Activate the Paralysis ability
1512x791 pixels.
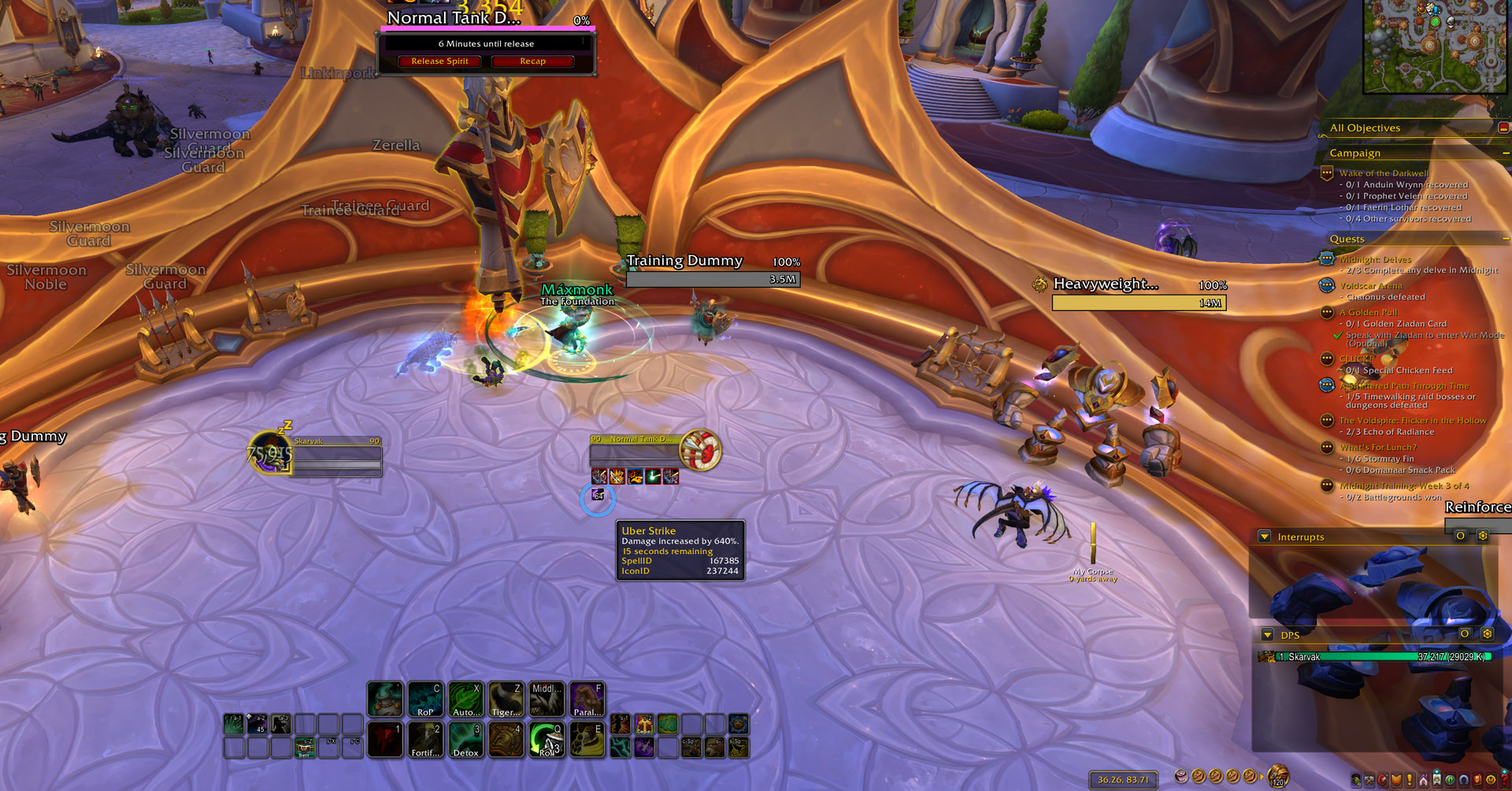[x=586, y=700]
